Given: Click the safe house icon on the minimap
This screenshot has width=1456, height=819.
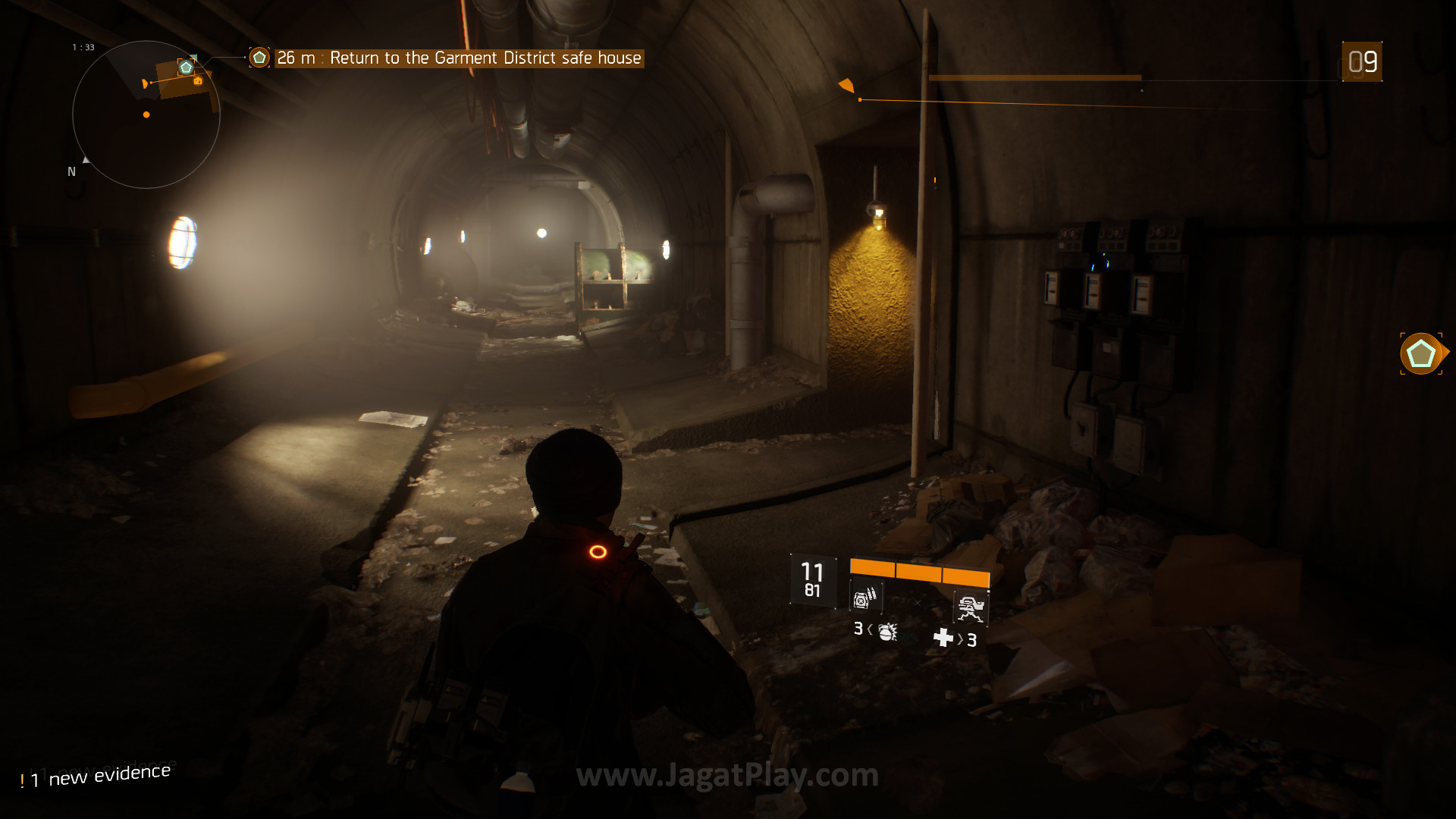Looking at the screenshot, I should point(186,67).
